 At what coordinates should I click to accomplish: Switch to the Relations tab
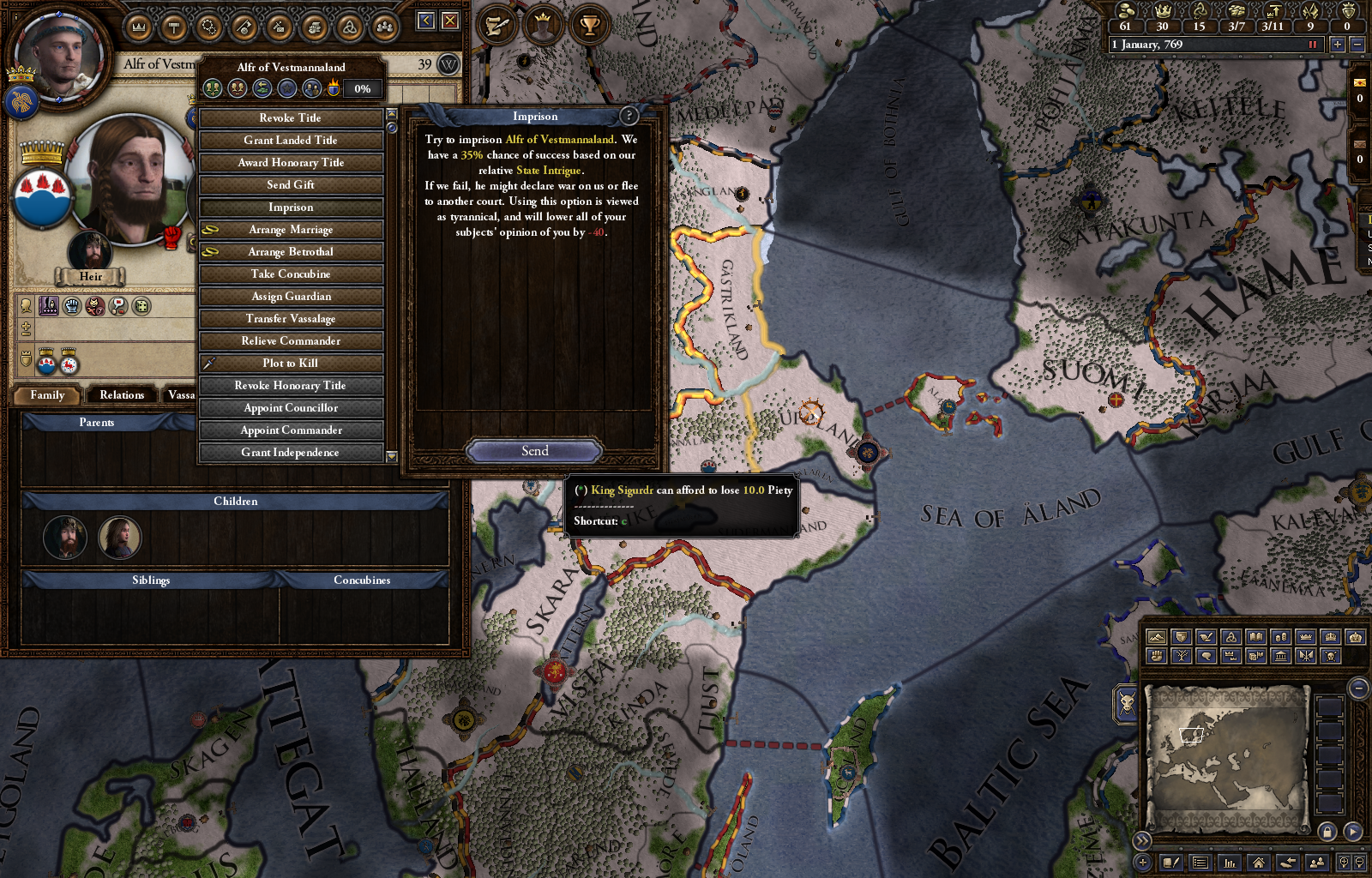pyautogui.click(x=122, y=394)
